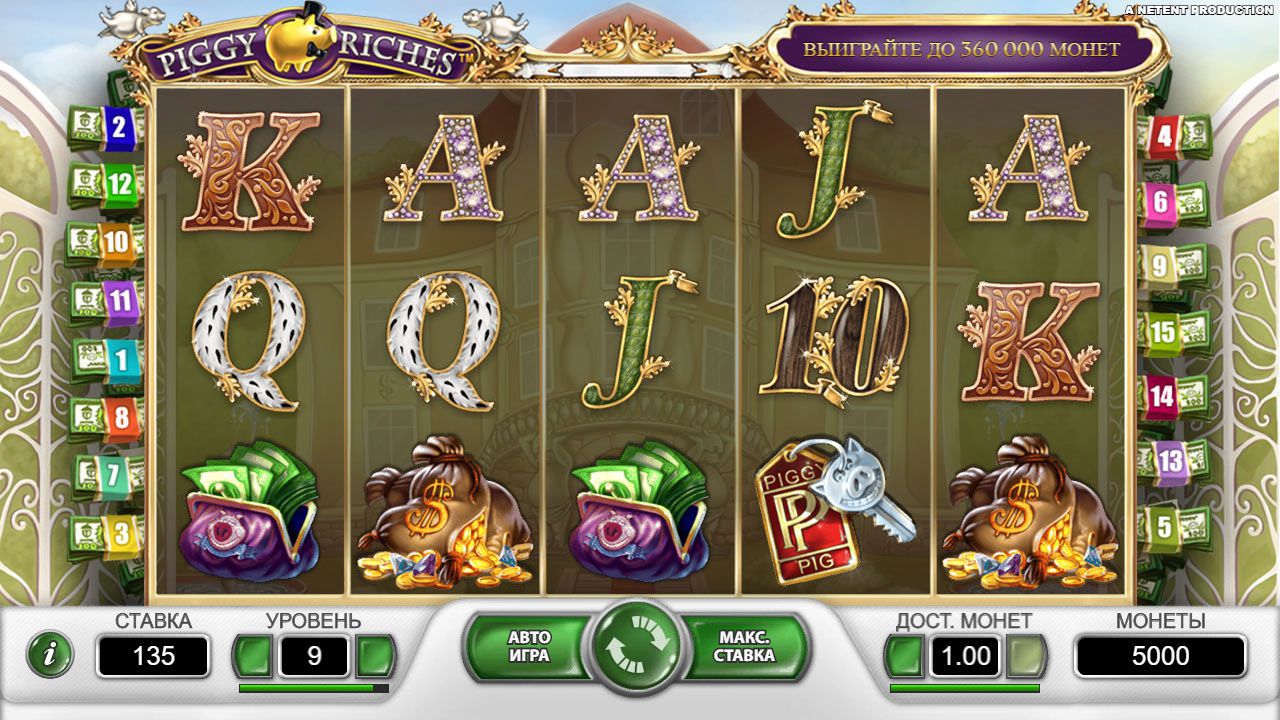Image resolution: width=1280 pixels, height=720 pixels.
Task: Highlight payline number 10 marker
Action: coord(115,241)
